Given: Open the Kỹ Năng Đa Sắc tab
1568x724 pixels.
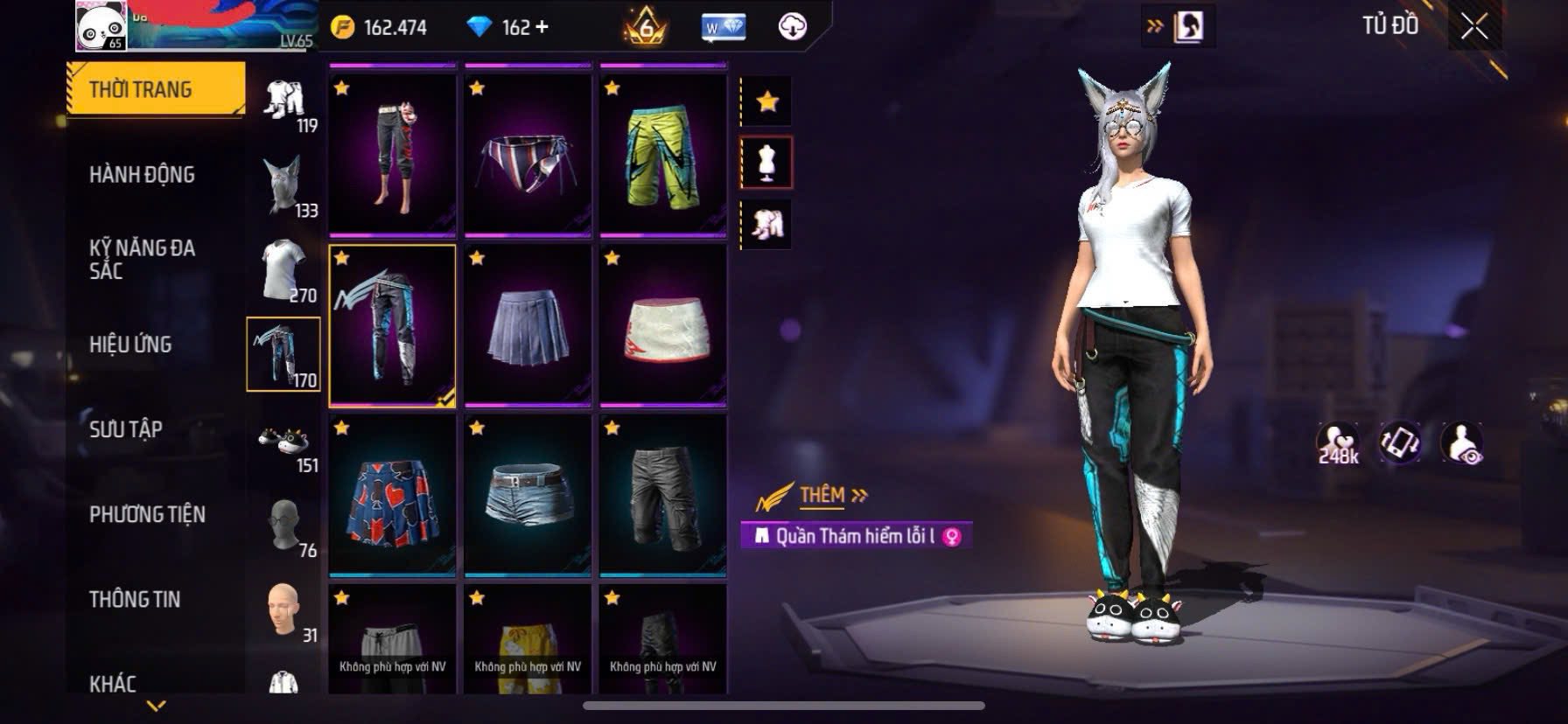Looking at the screenshot, I should click(x=142, y=259).
